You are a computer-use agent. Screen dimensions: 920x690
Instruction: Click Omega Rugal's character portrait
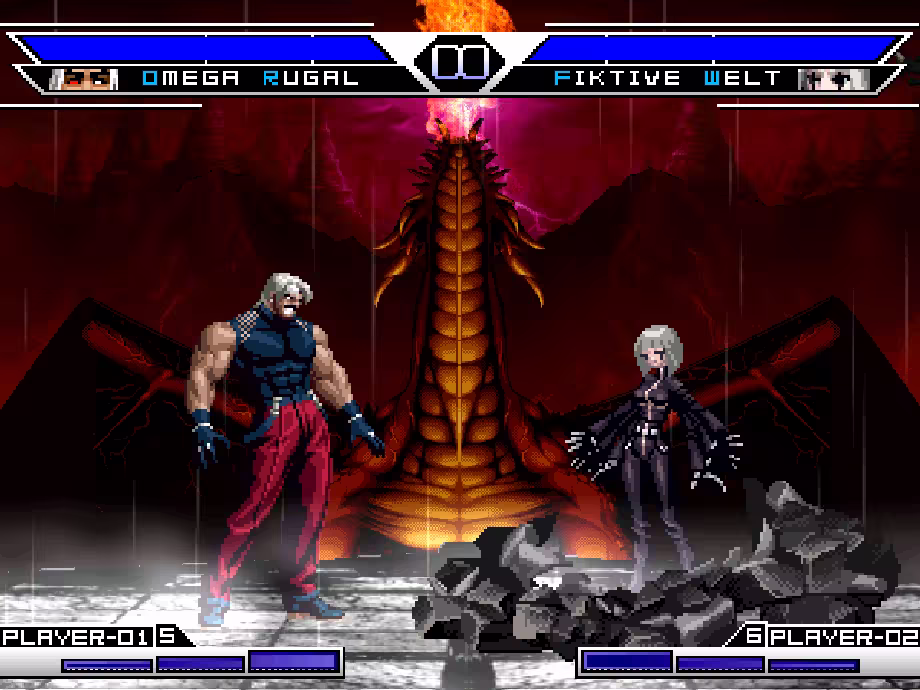[84, 79]
